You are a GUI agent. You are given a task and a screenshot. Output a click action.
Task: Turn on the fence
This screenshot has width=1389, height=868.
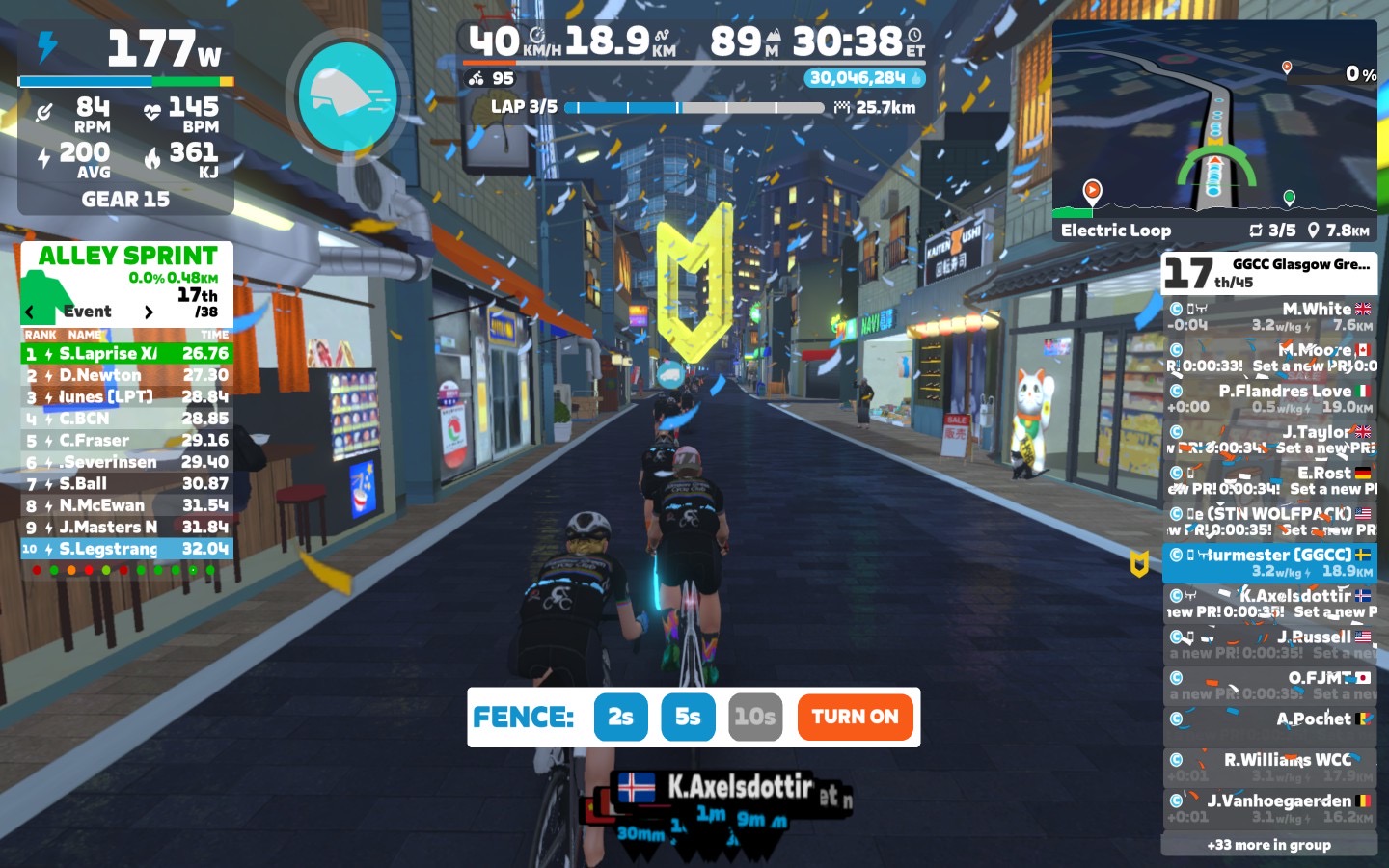[855, 717]
